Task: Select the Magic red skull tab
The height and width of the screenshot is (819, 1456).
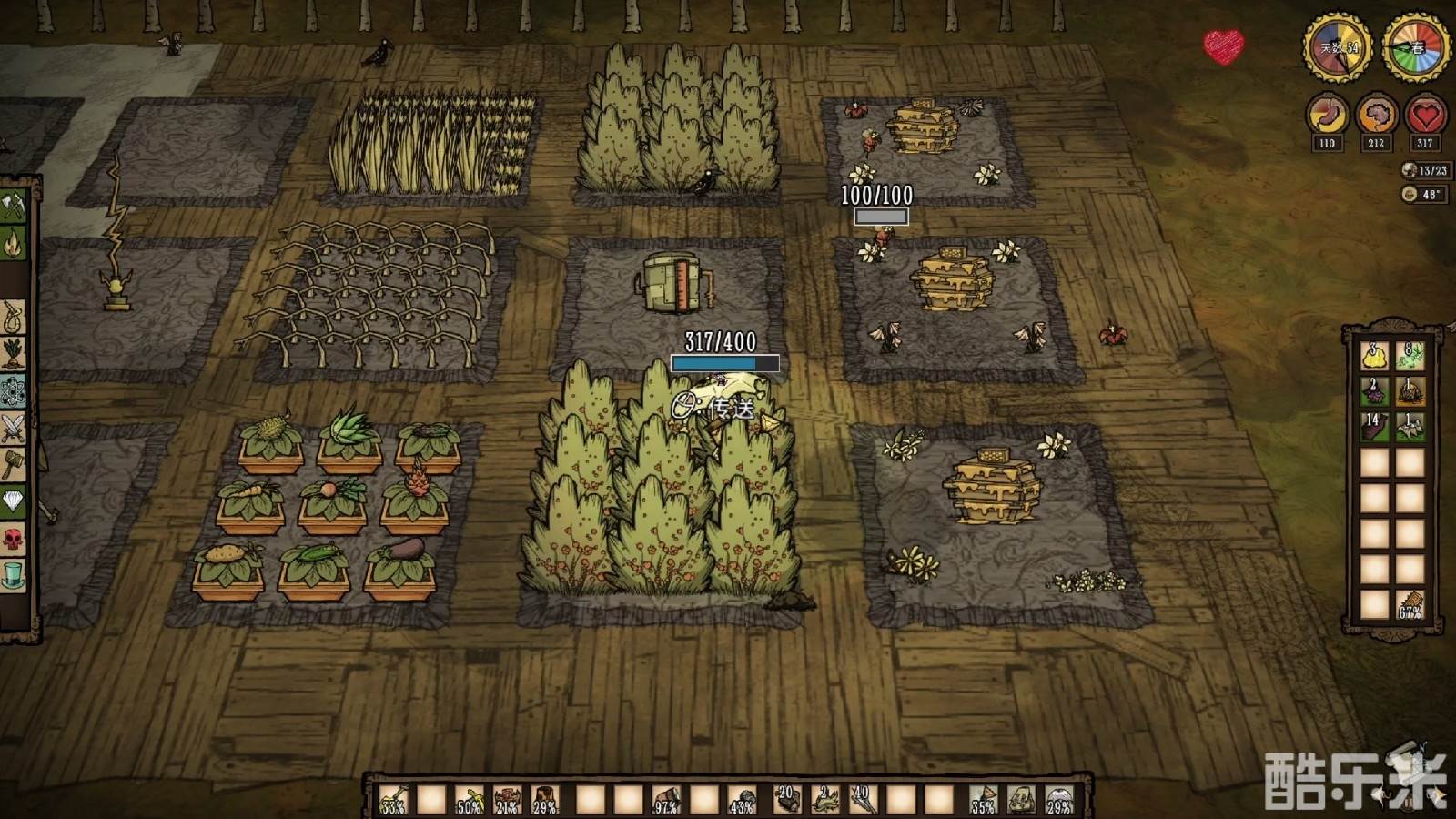Action: pyautogui.click(x=13, y=539)
